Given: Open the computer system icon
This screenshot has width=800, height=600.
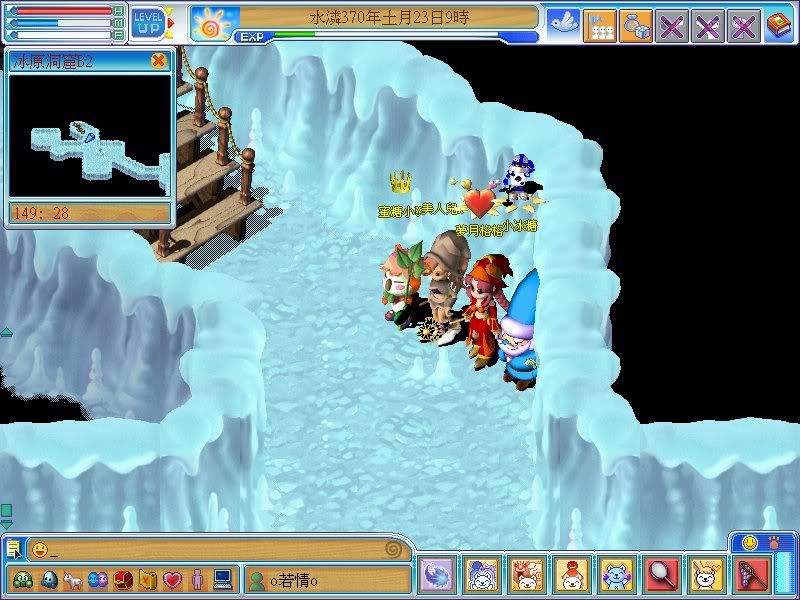Looking at the screenshot, I should 222,579.
